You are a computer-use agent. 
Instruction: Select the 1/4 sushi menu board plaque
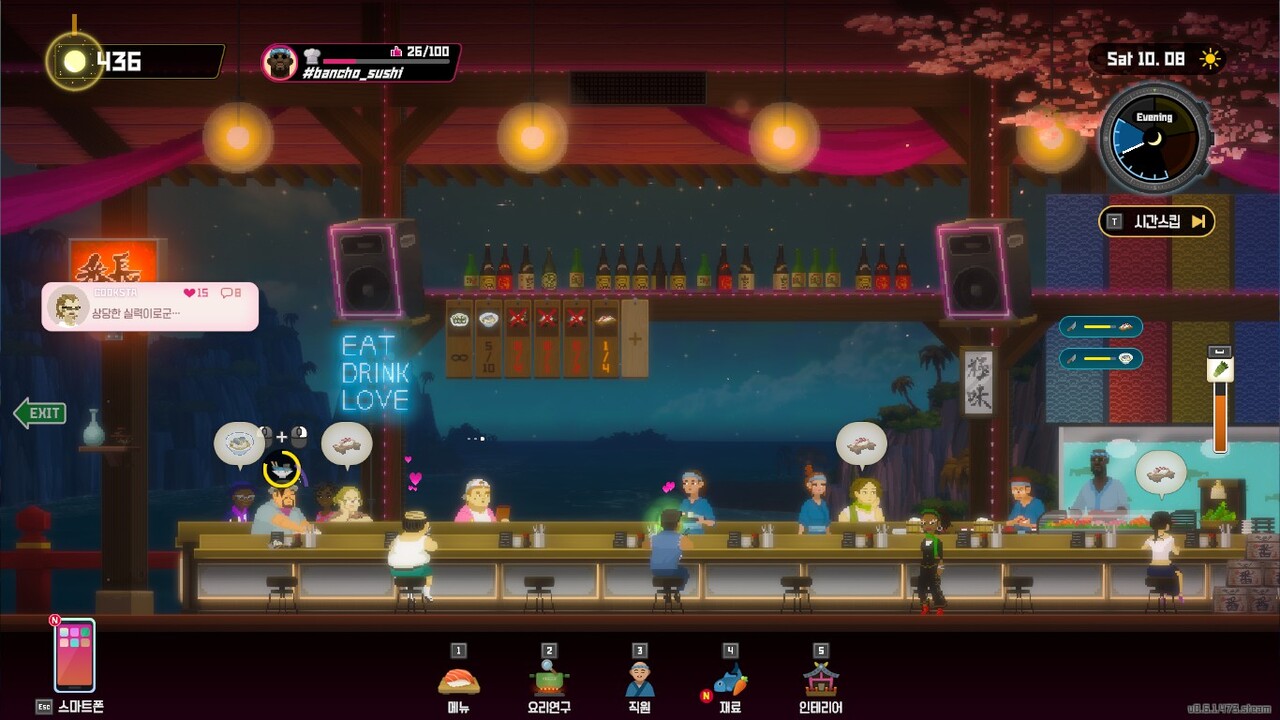click(x=606, y=338)
